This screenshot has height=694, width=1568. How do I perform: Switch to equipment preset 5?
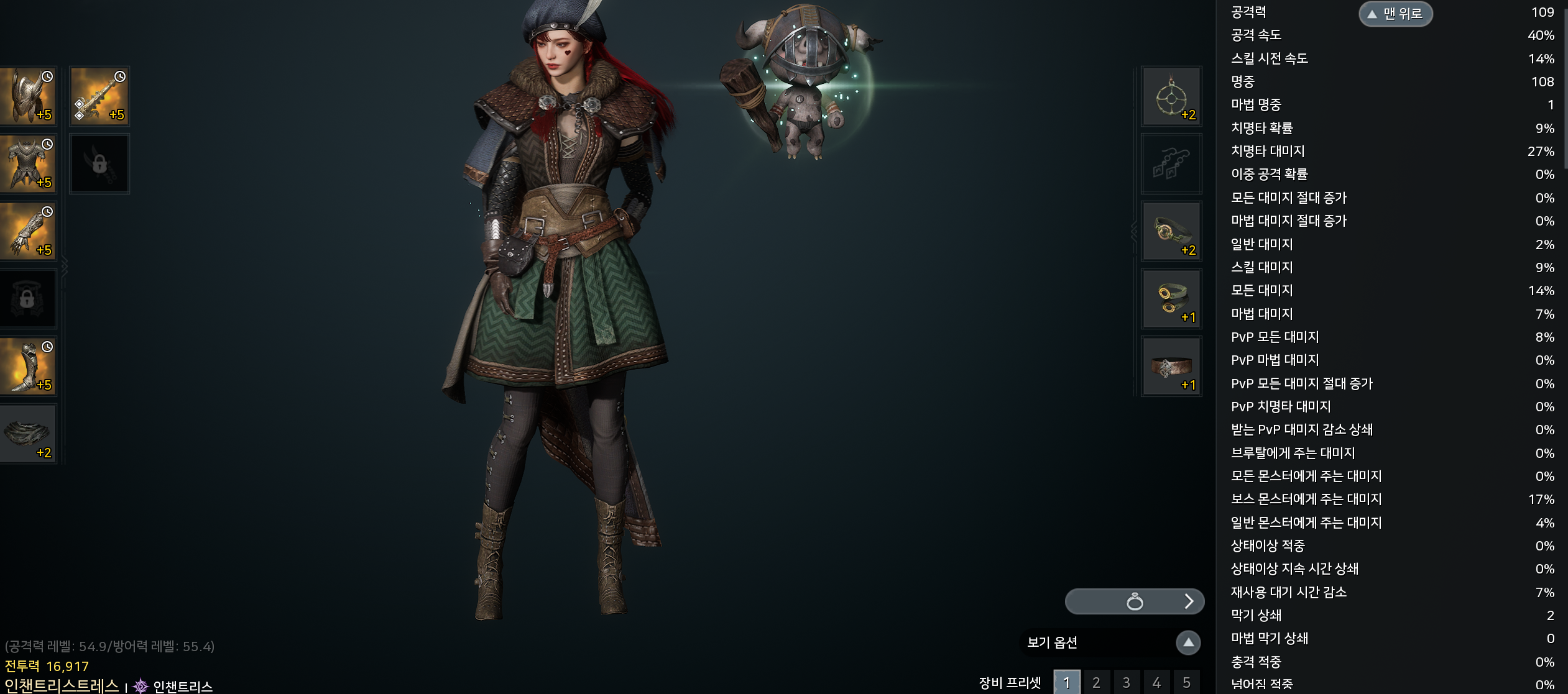point(1186,682)
